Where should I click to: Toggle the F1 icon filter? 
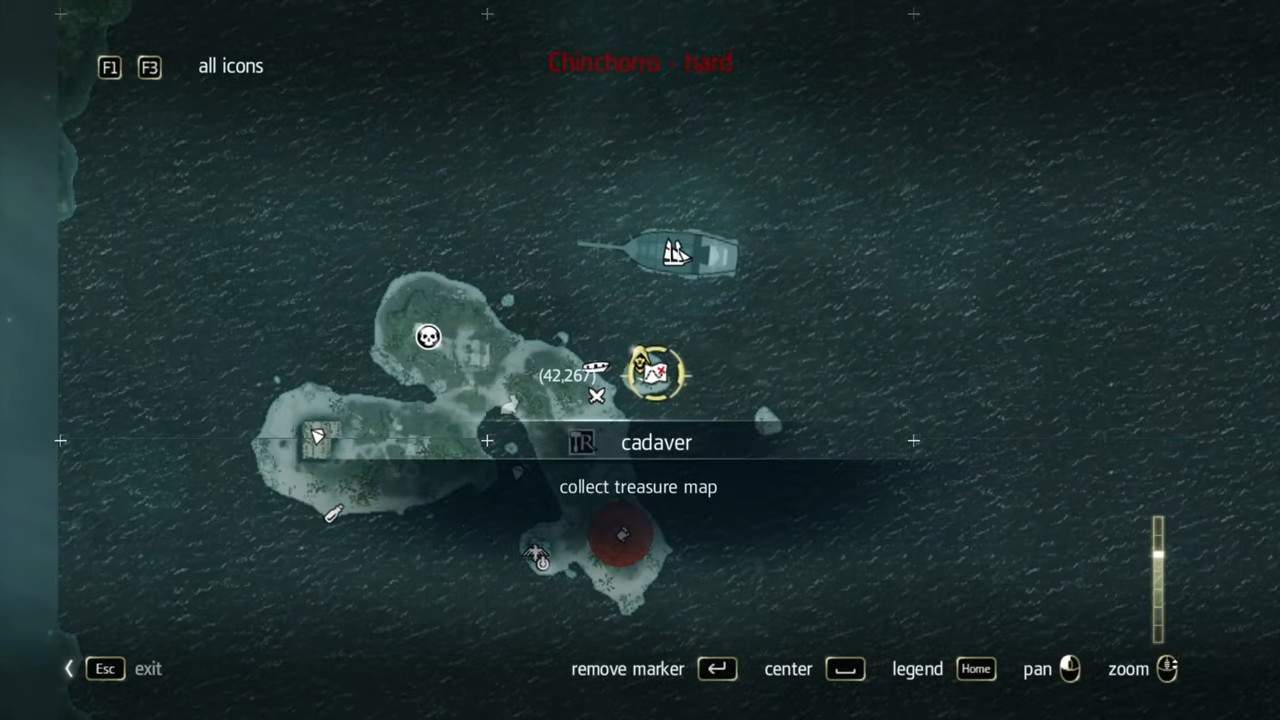point(109,67)
